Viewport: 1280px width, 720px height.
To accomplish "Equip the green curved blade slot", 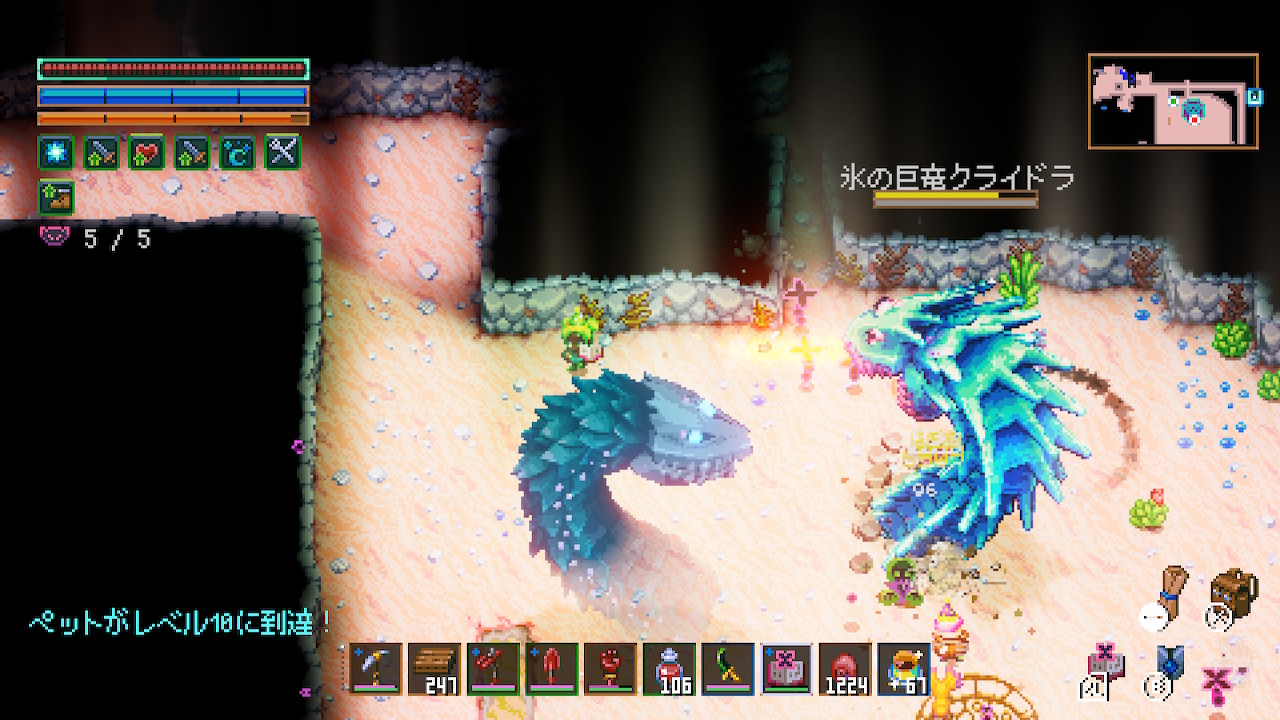I will (728, 667).
